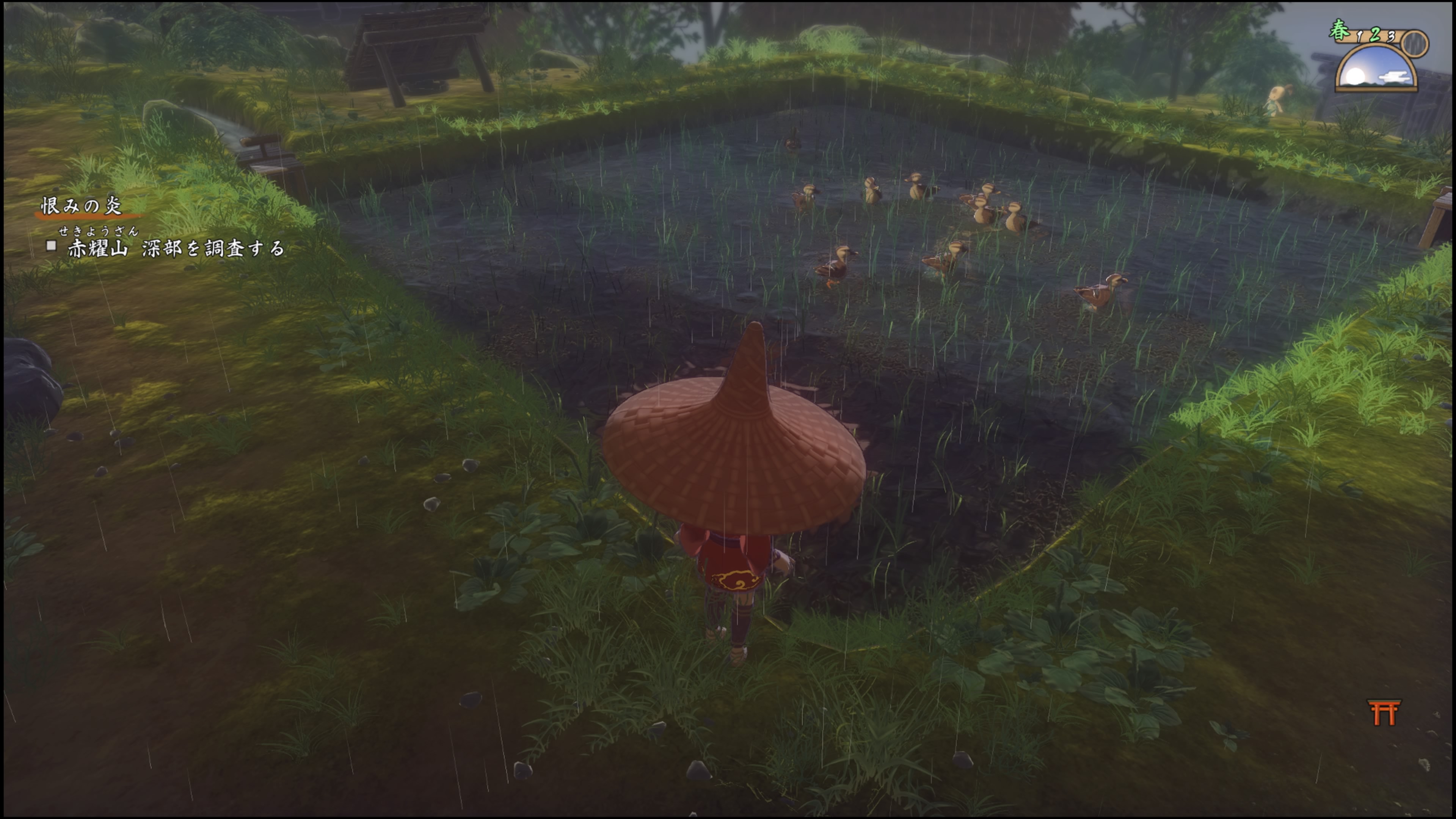Screen dimensions: 1456x819
Task: Click the day-night sun dial
Action: [x=1376, y=68]
